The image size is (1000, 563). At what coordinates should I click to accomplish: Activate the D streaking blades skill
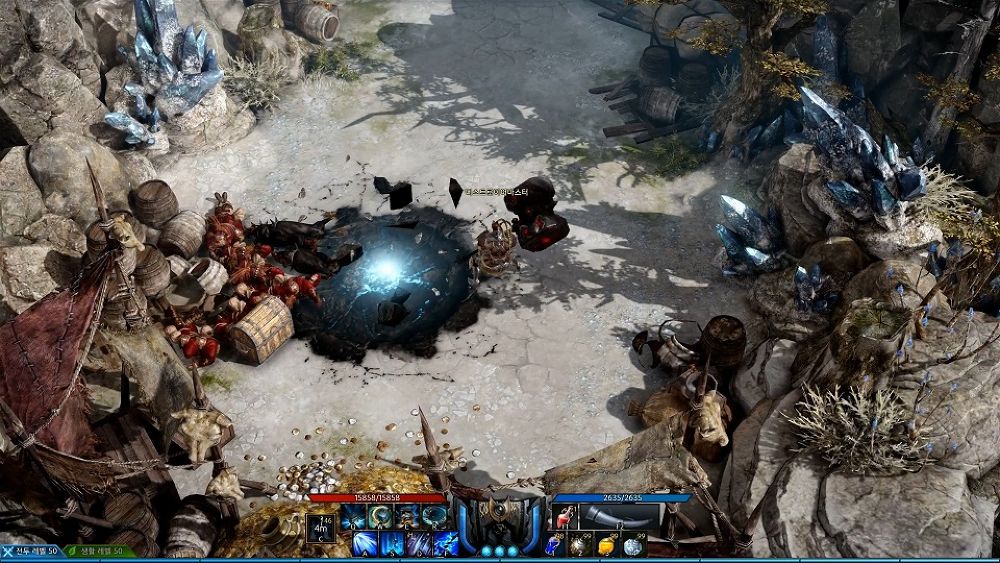point(419,544)
